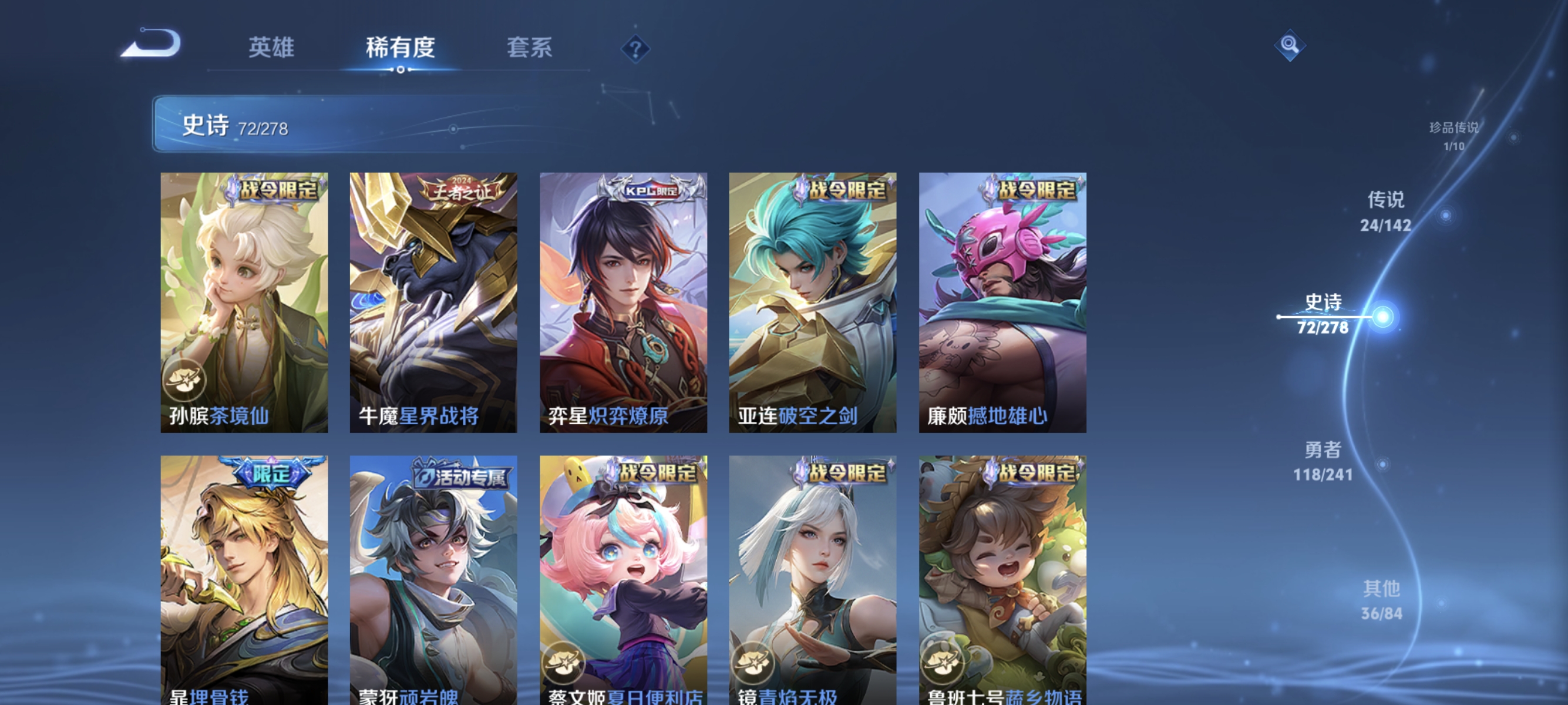The image size is (1568, 705).
Task: Switch to the 英雄 tab
Action: click(x=271, y=49)
